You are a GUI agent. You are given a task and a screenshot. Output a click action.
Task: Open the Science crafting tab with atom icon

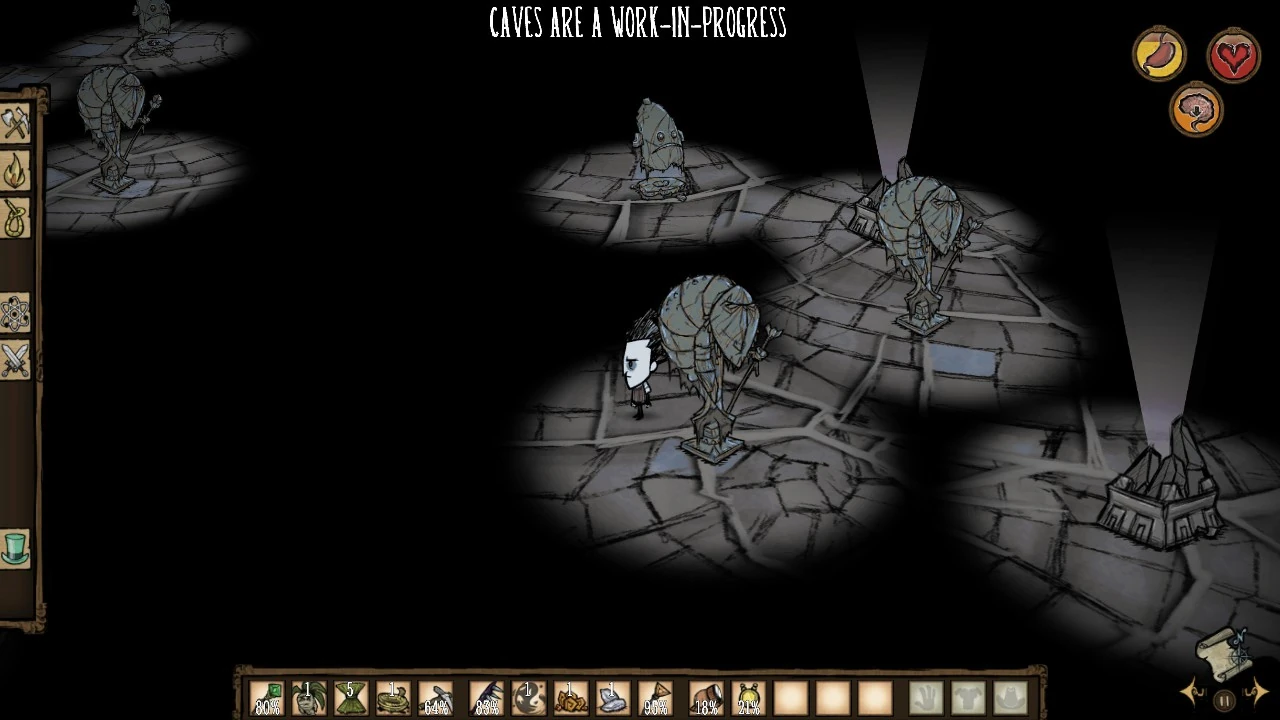point(16,314)
